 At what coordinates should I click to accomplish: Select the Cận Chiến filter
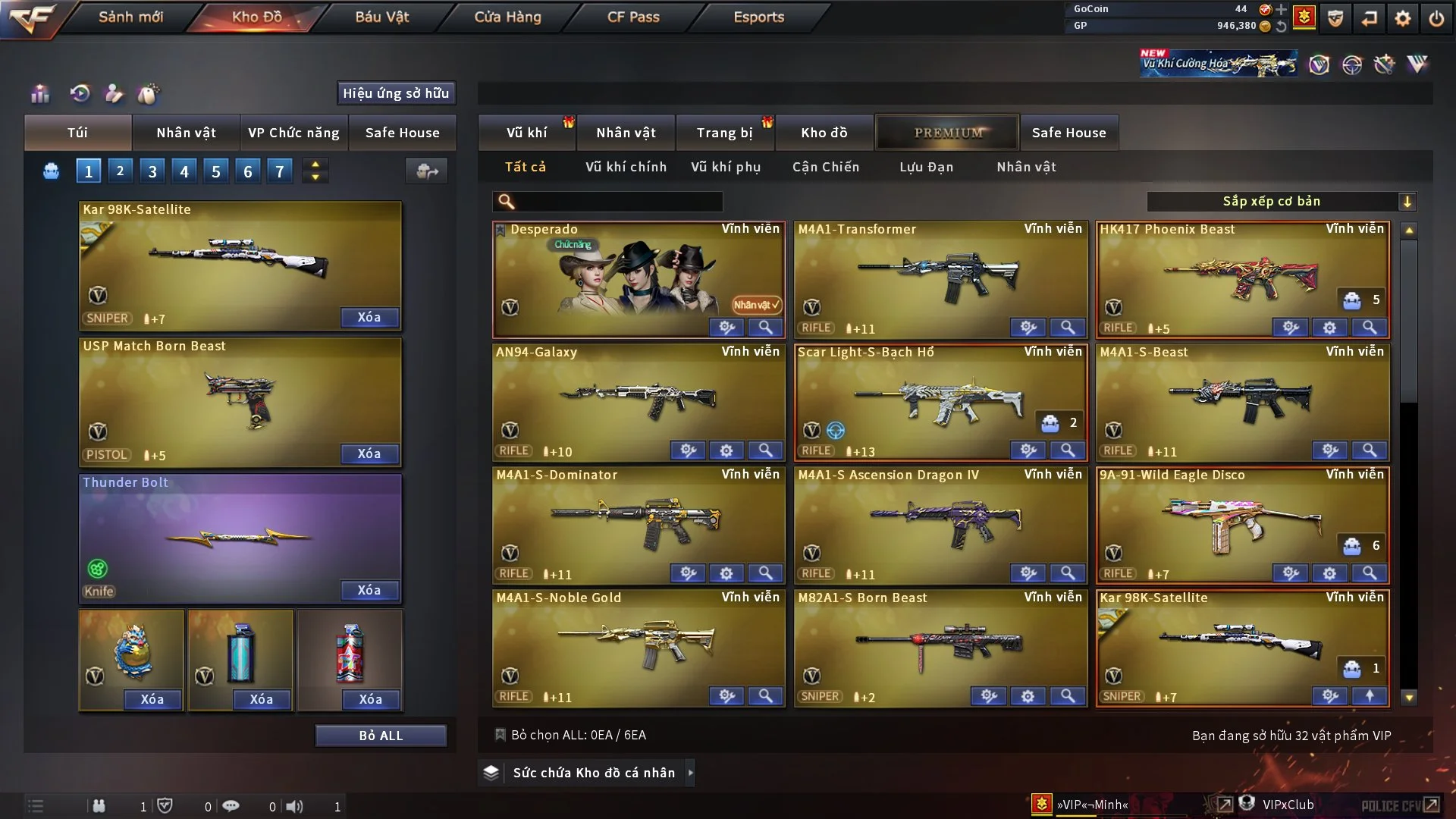(826, 167)
